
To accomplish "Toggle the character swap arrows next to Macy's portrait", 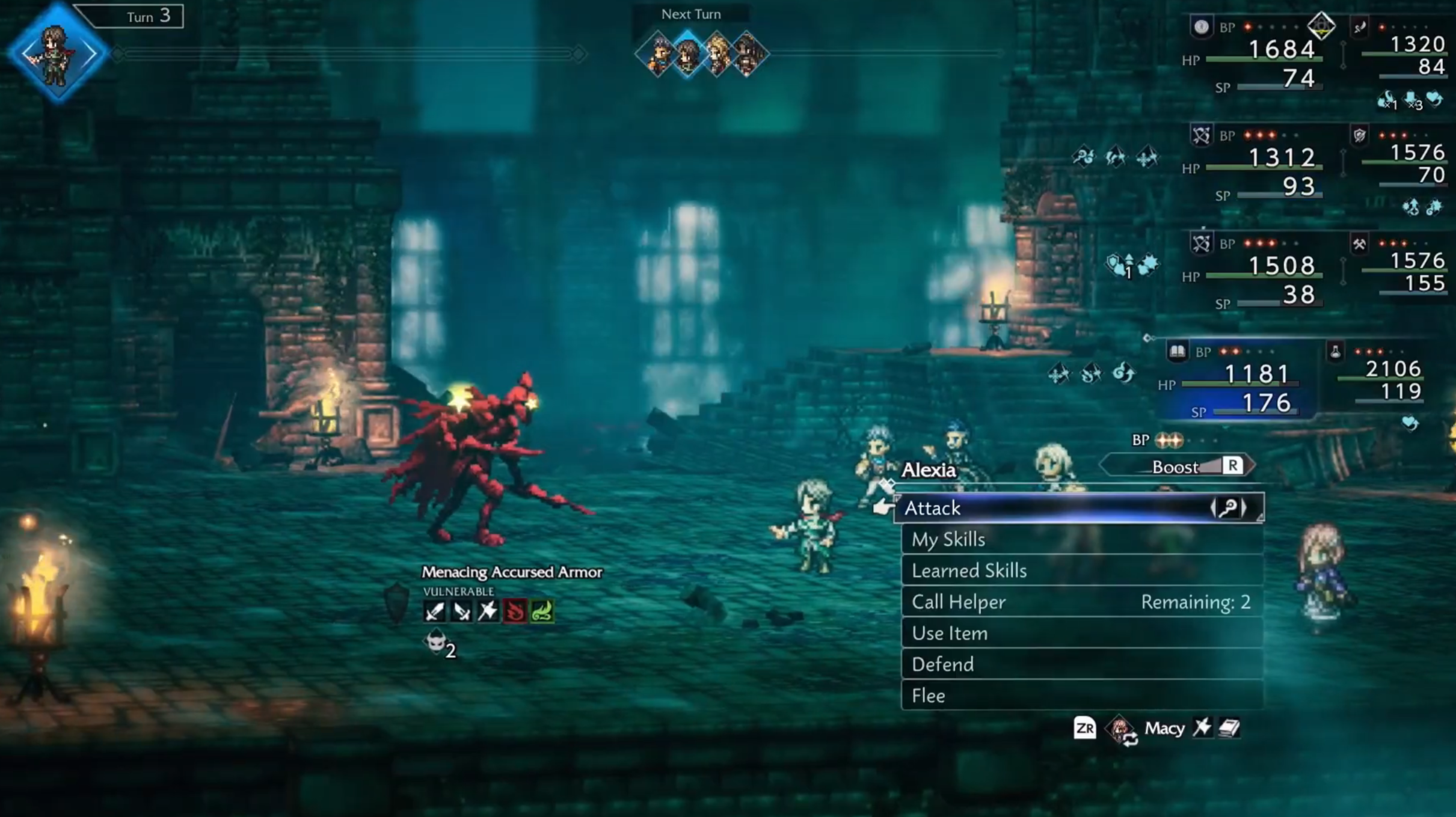I will point(1130,738).
